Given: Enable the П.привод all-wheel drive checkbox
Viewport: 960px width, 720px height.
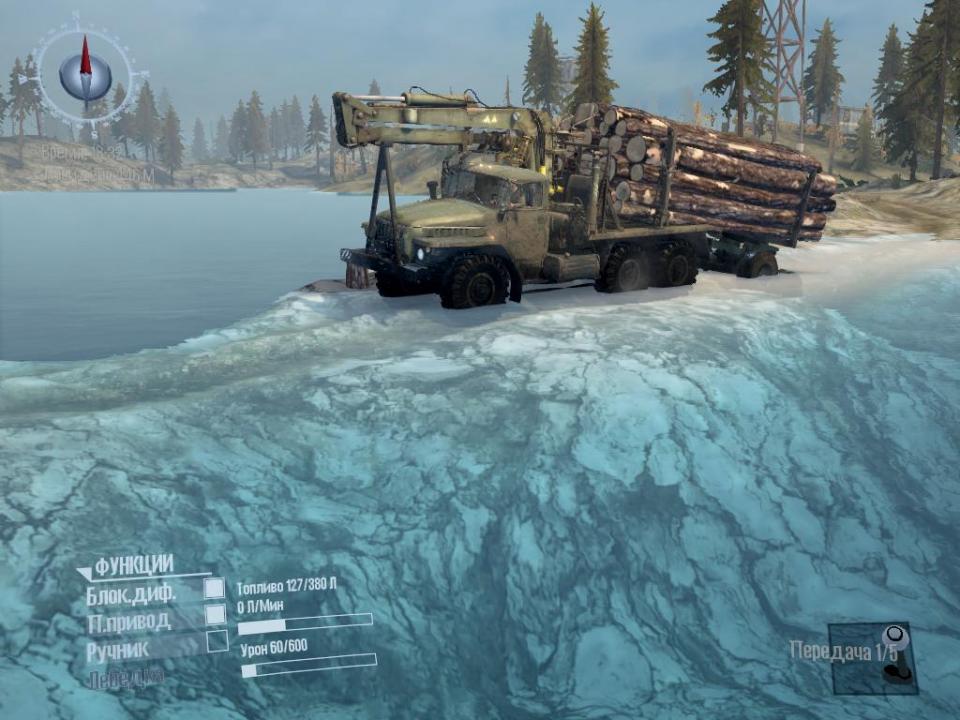Looking at the screenshot, I should [x=215, y=615].
